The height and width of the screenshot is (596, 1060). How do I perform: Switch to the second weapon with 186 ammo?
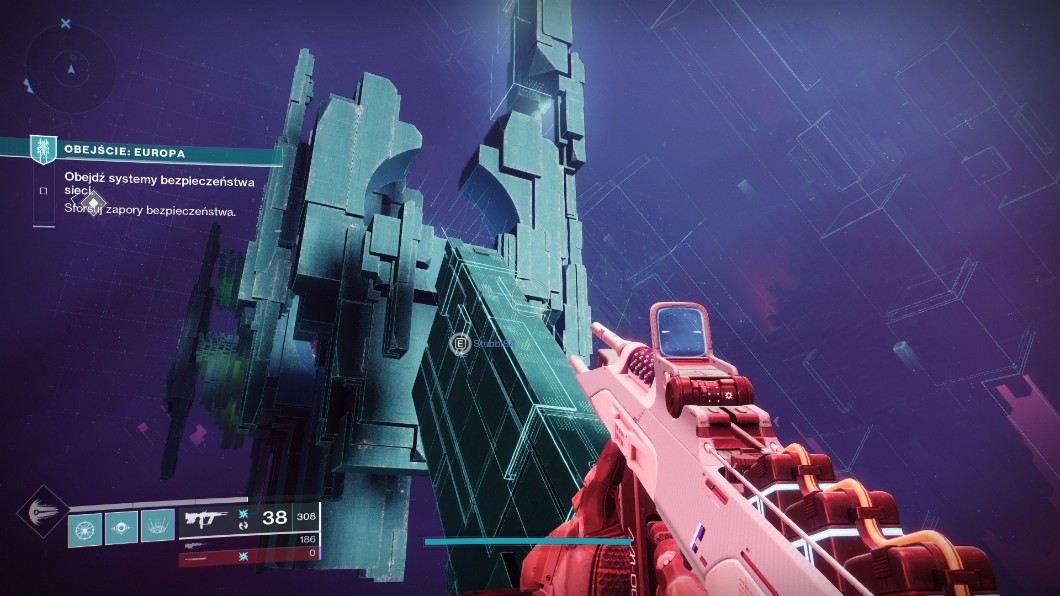point(248,540)
